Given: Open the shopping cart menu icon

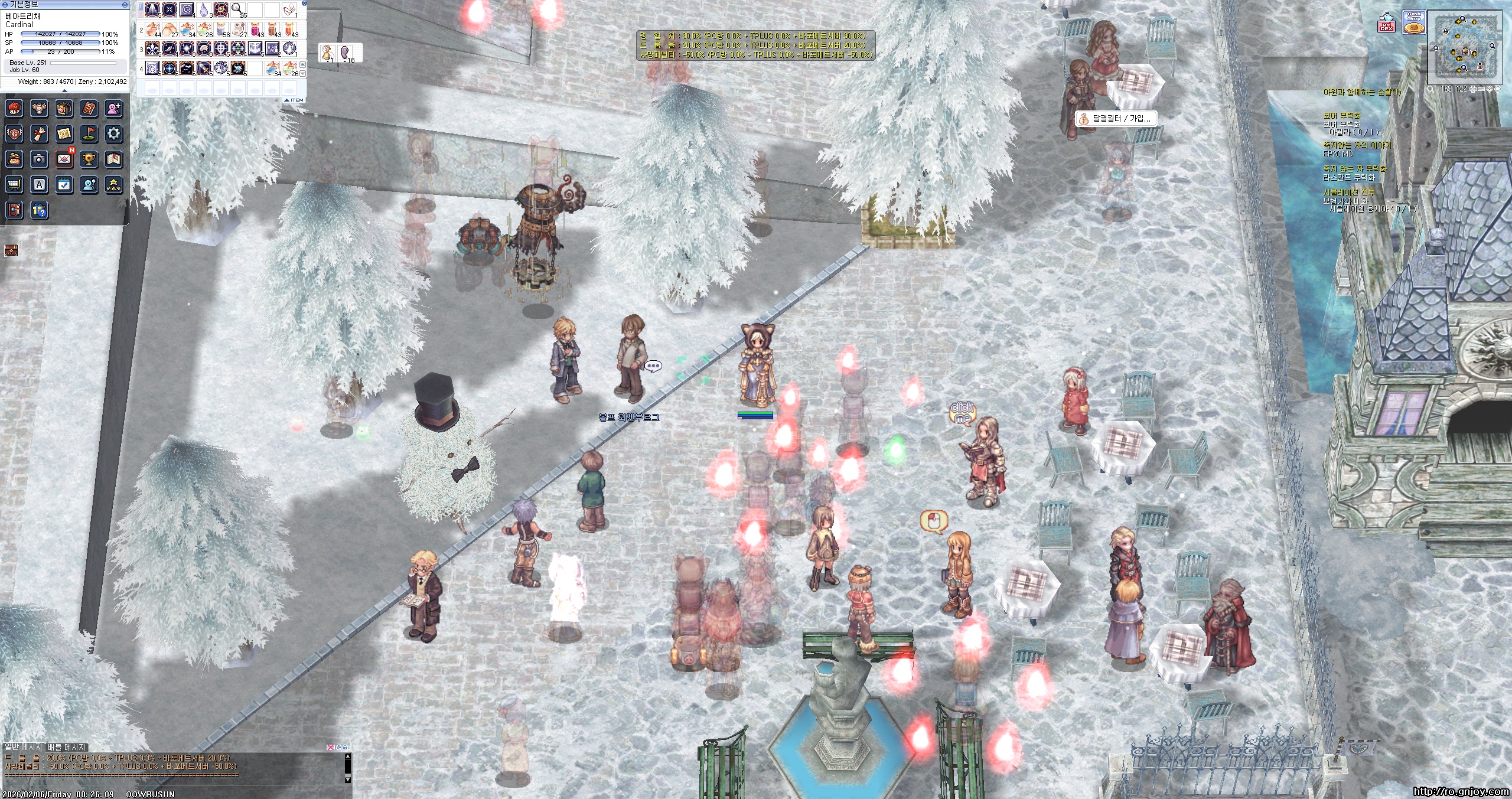Looking at the screenshot, I should (14, 184).
